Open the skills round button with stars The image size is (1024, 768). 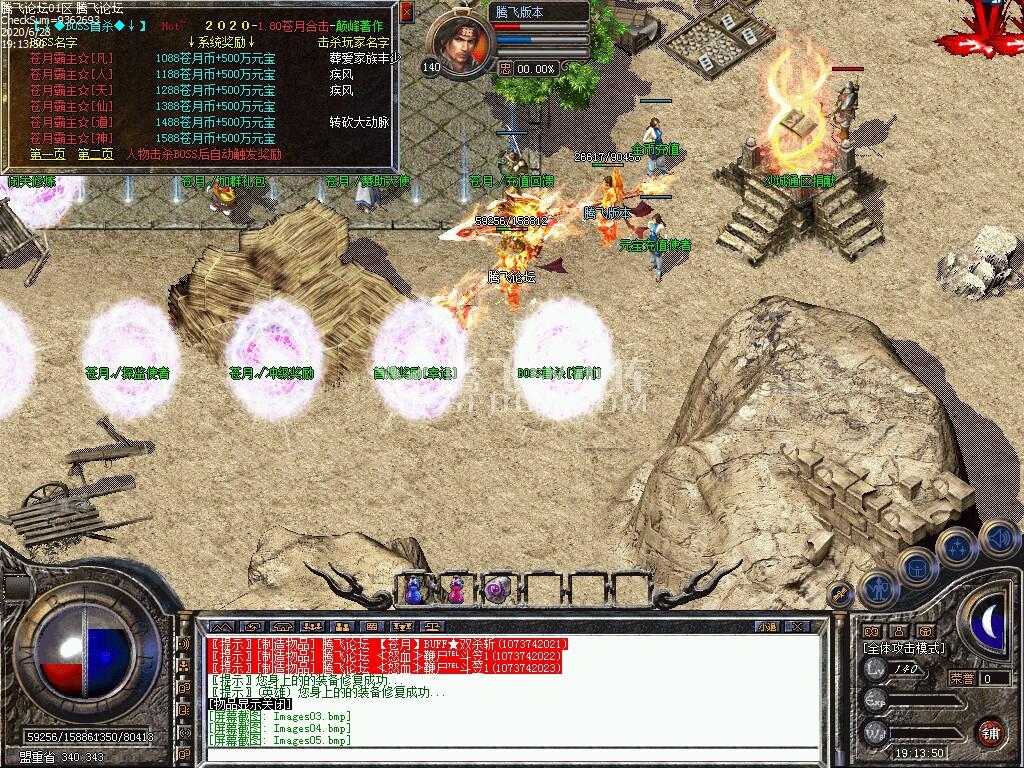coord(958,547)
